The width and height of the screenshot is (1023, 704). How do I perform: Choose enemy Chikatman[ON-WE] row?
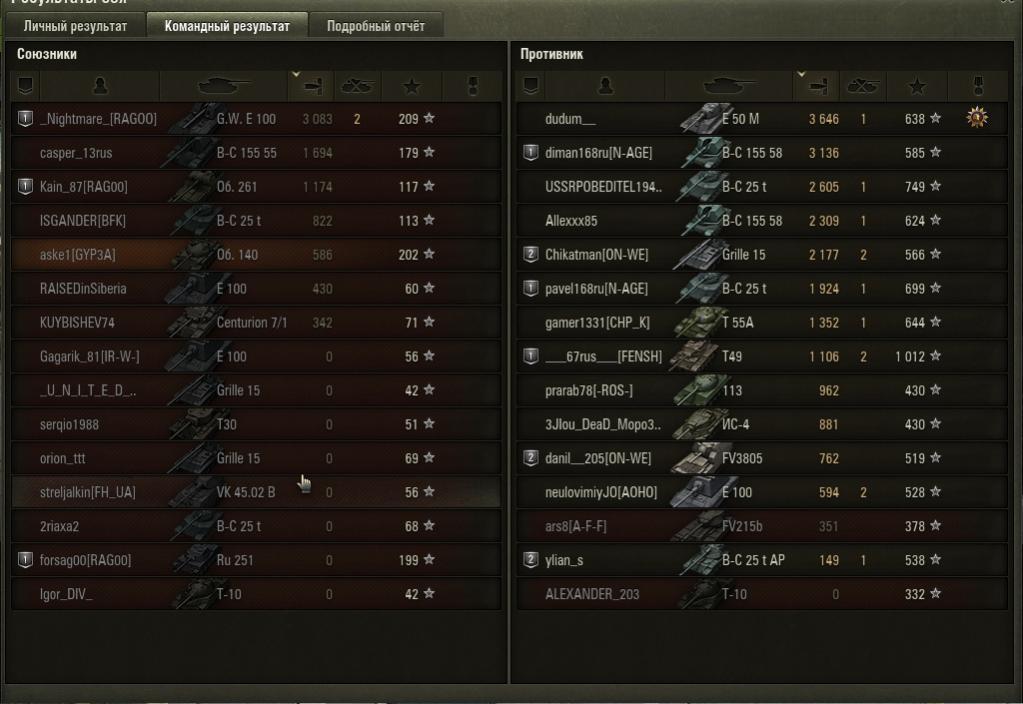pos(597,255)
